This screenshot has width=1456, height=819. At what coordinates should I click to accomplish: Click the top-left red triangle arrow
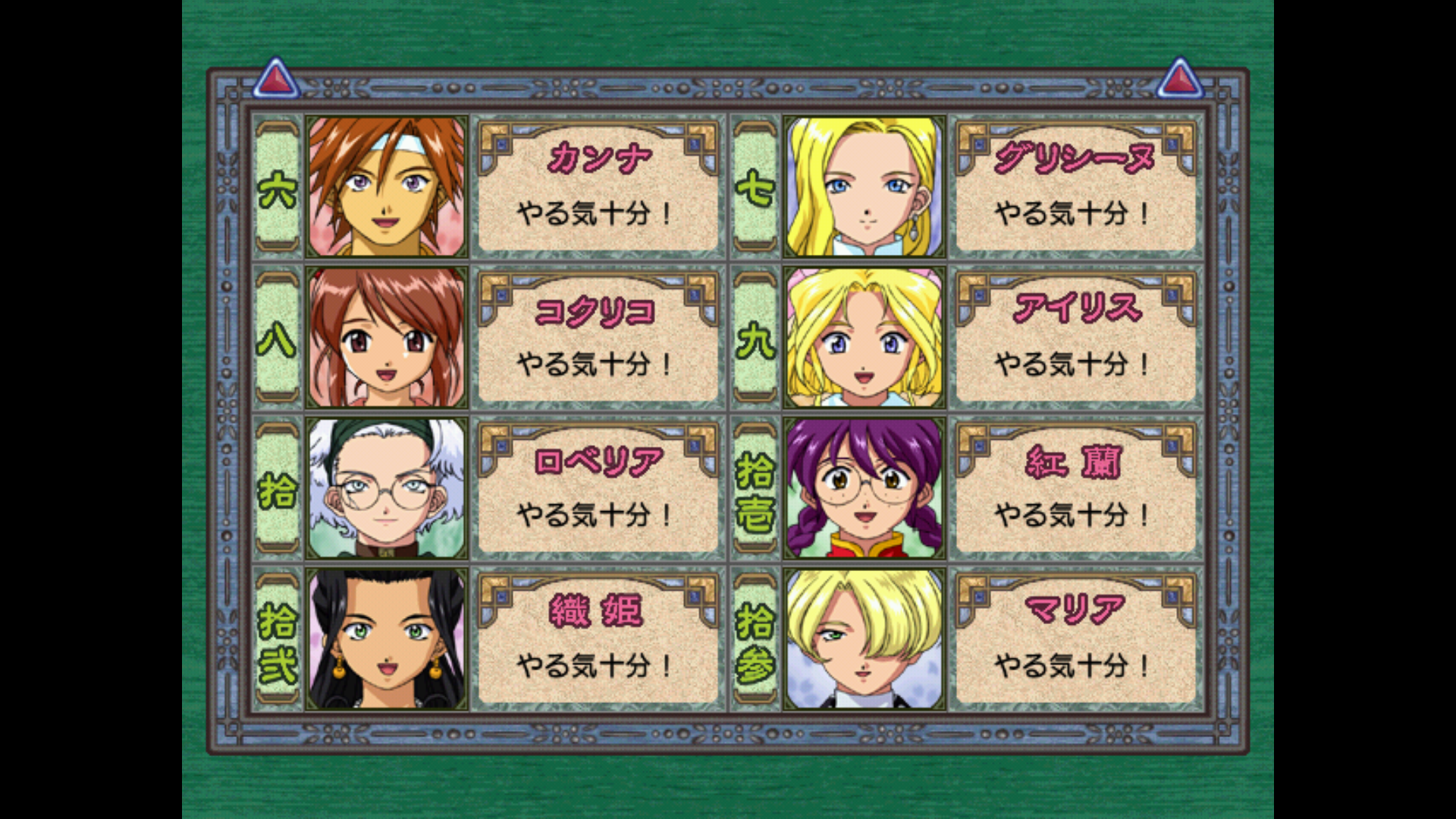coord(276,78)
